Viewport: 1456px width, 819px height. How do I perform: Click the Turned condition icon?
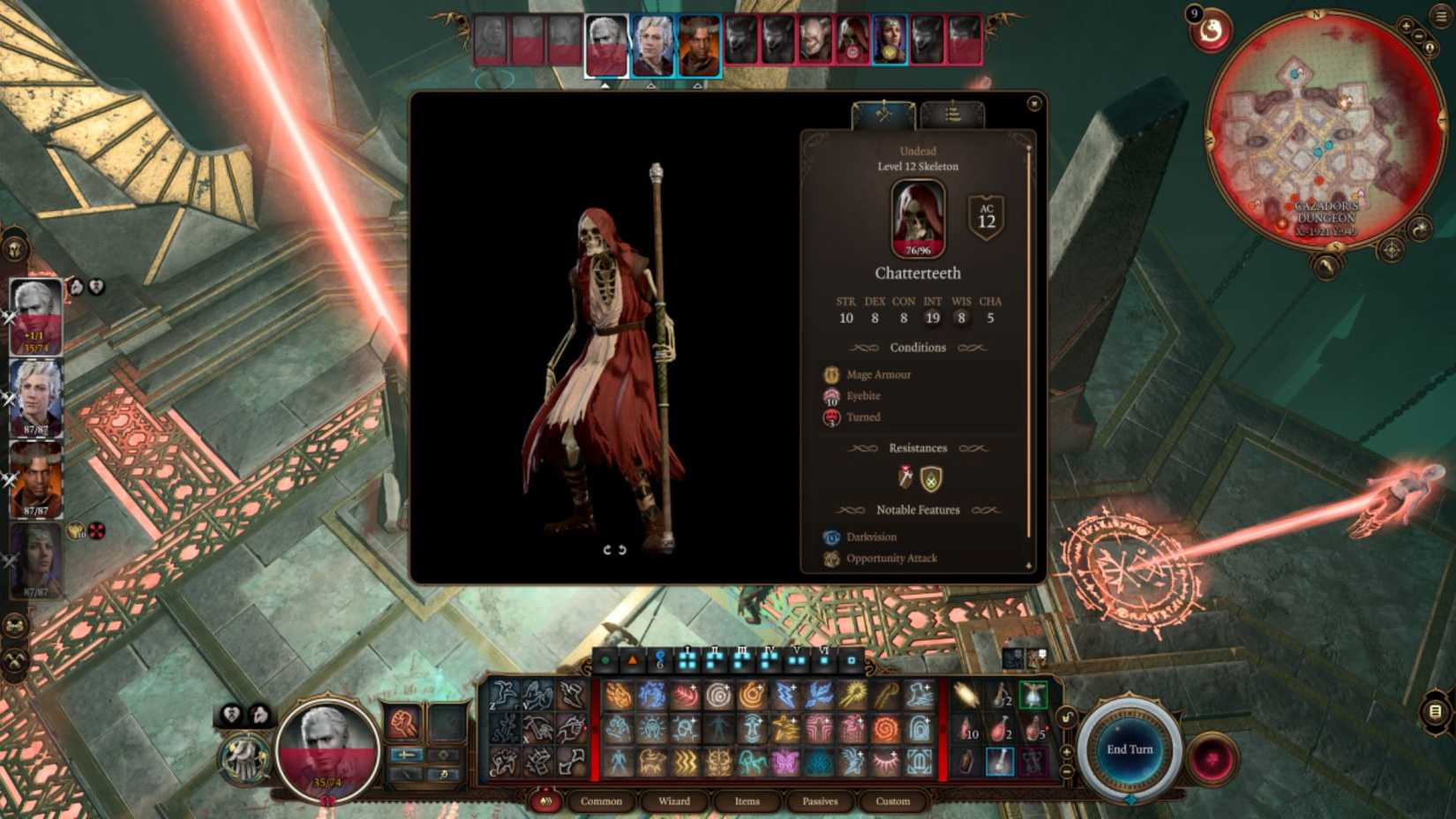click(830, 417)
